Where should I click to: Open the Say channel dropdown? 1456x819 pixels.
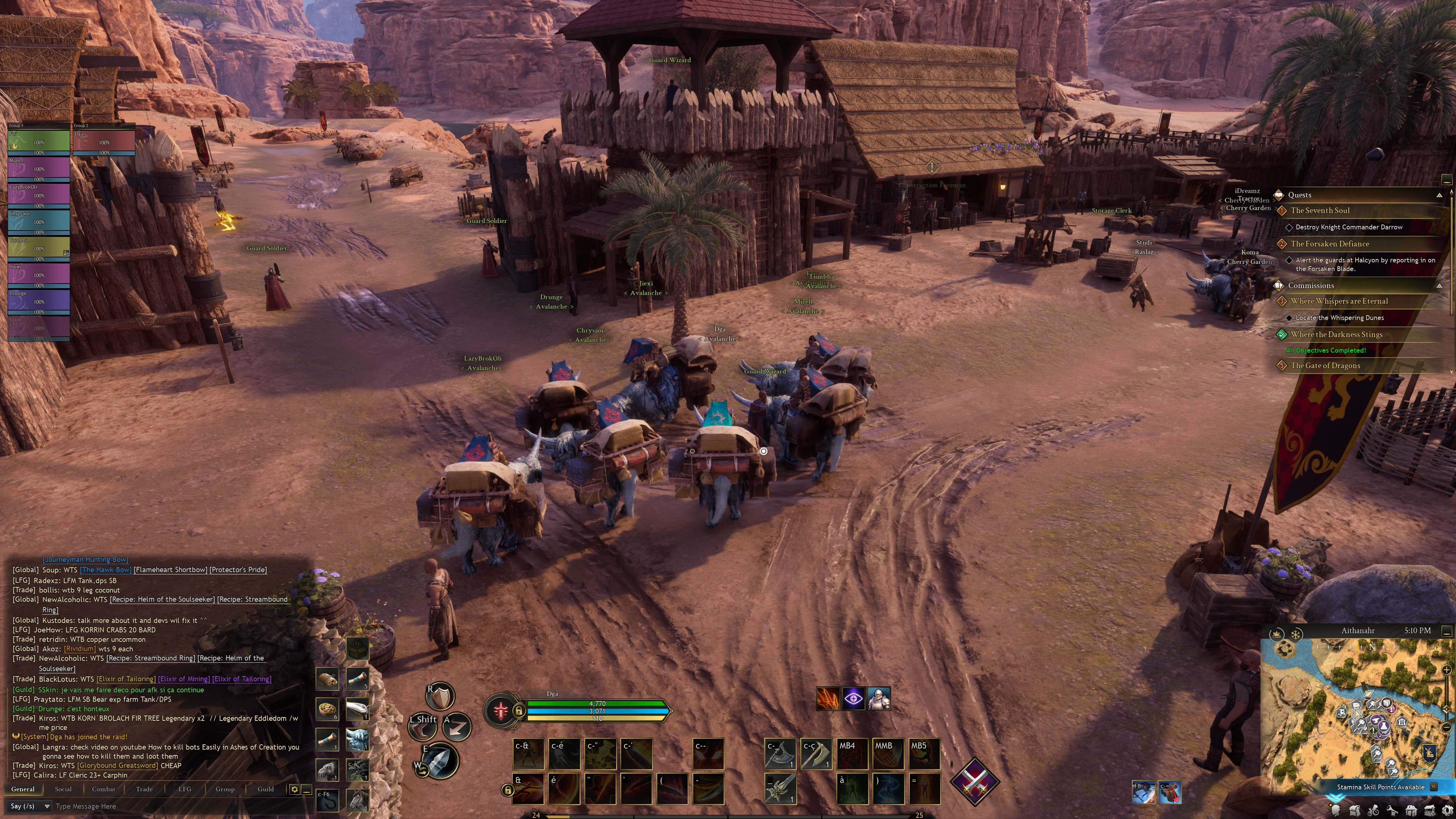[x=30, y=806]
